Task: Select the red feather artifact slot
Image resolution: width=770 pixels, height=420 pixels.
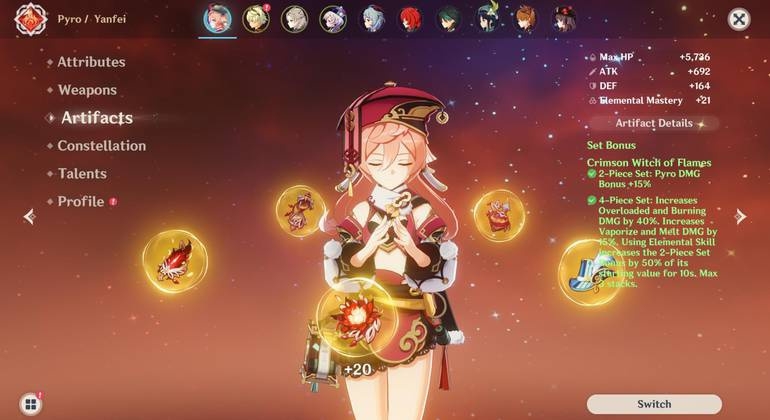Action: 175,261
